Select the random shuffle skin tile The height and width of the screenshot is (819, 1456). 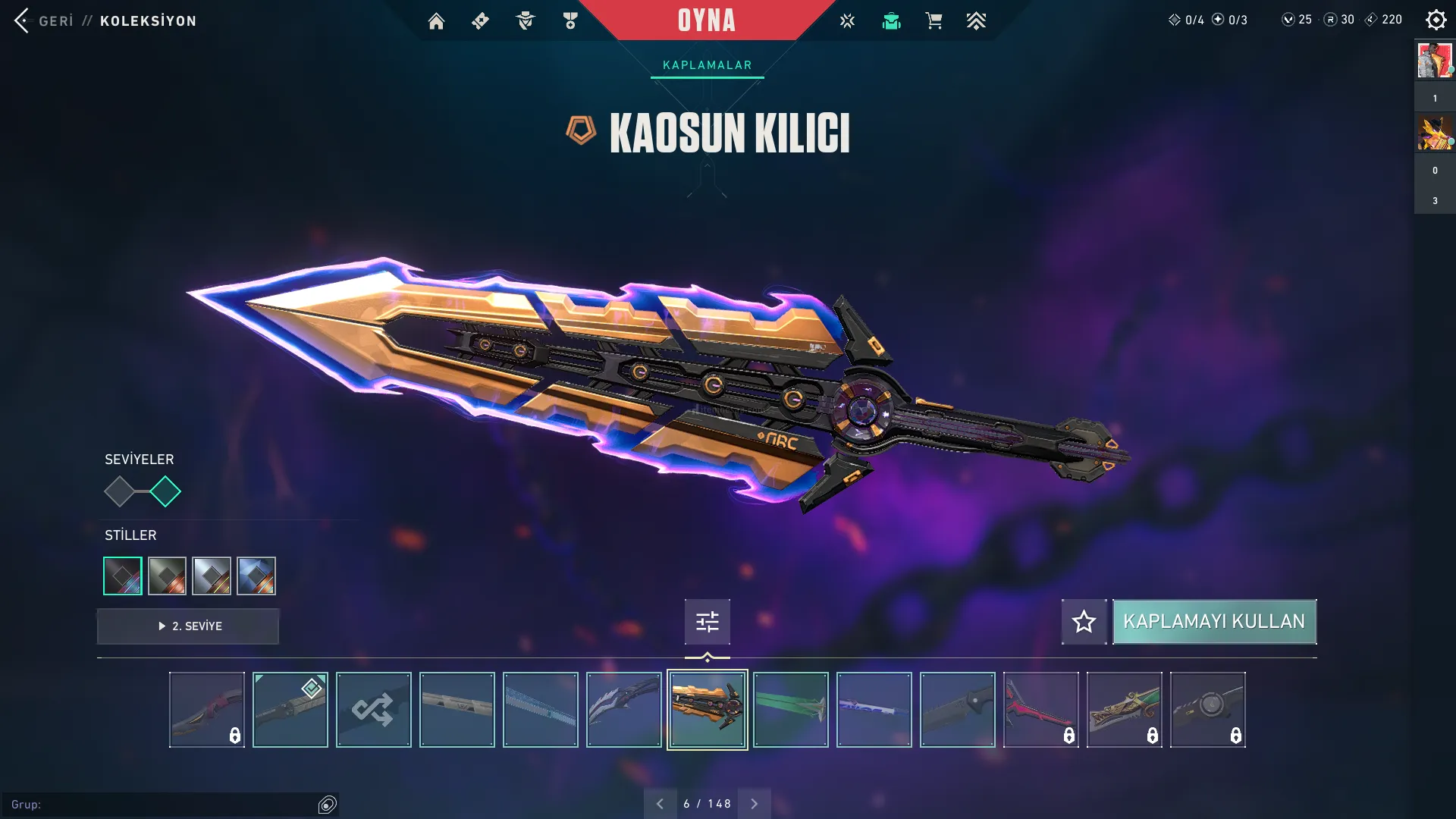(x=373, y=710)
